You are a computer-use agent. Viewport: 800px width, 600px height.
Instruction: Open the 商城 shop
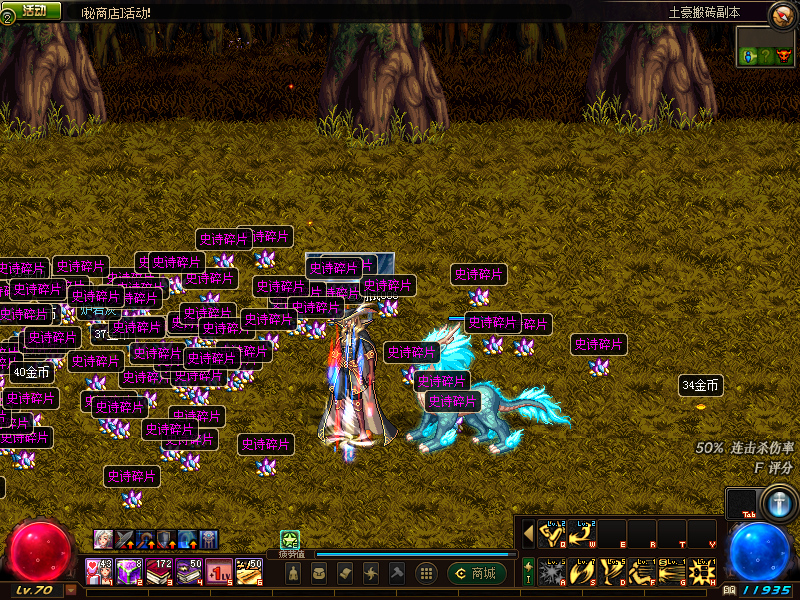coord(476,573)
